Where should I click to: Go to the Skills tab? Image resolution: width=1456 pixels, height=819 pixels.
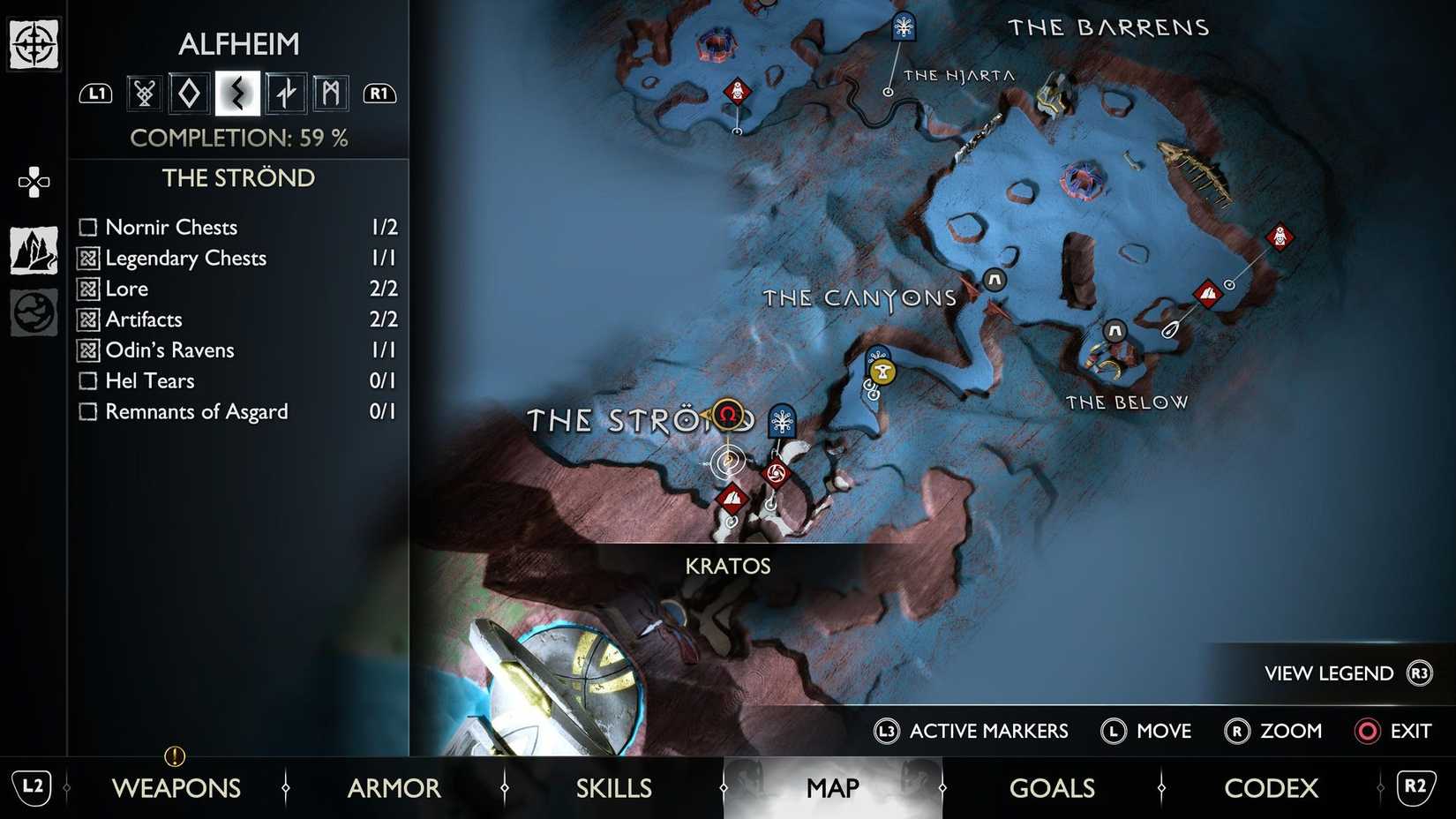pyautogui.click(x=613, y=787)
